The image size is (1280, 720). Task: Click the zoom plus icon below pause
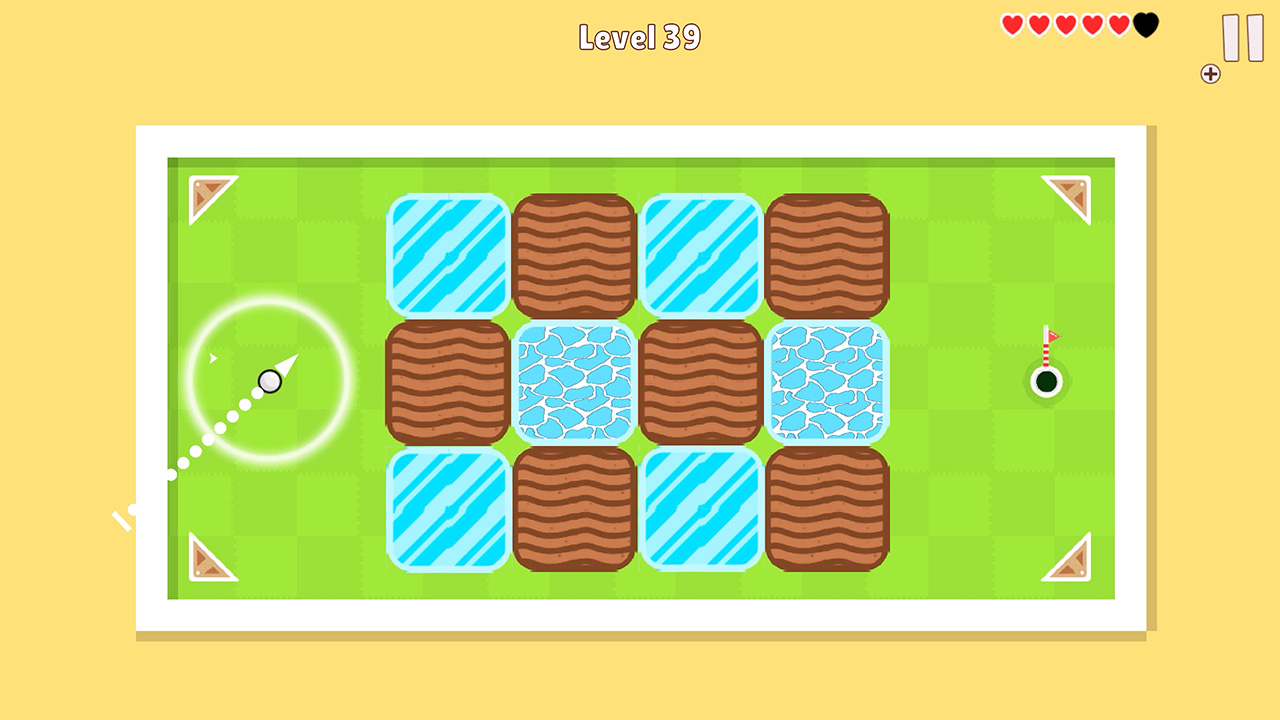click(1211, 72)
